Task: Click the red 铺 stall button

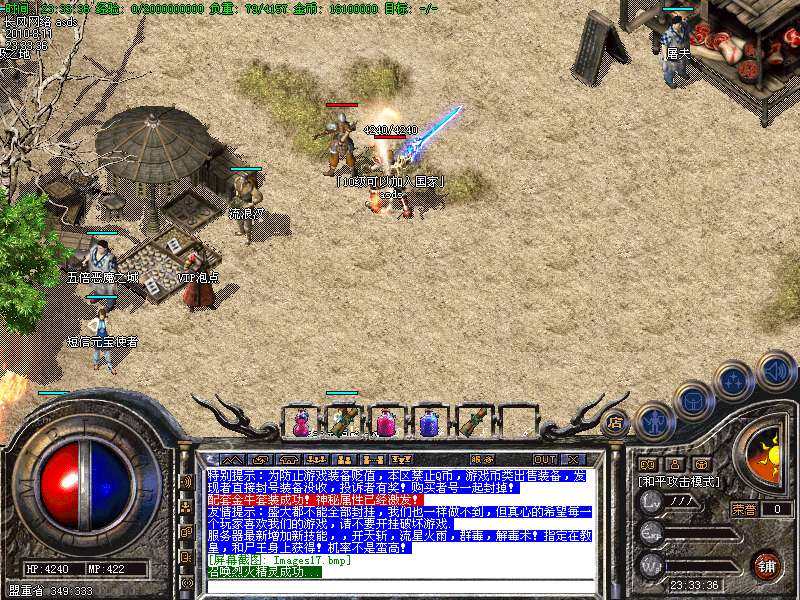Action: click(x=766, y=564)
